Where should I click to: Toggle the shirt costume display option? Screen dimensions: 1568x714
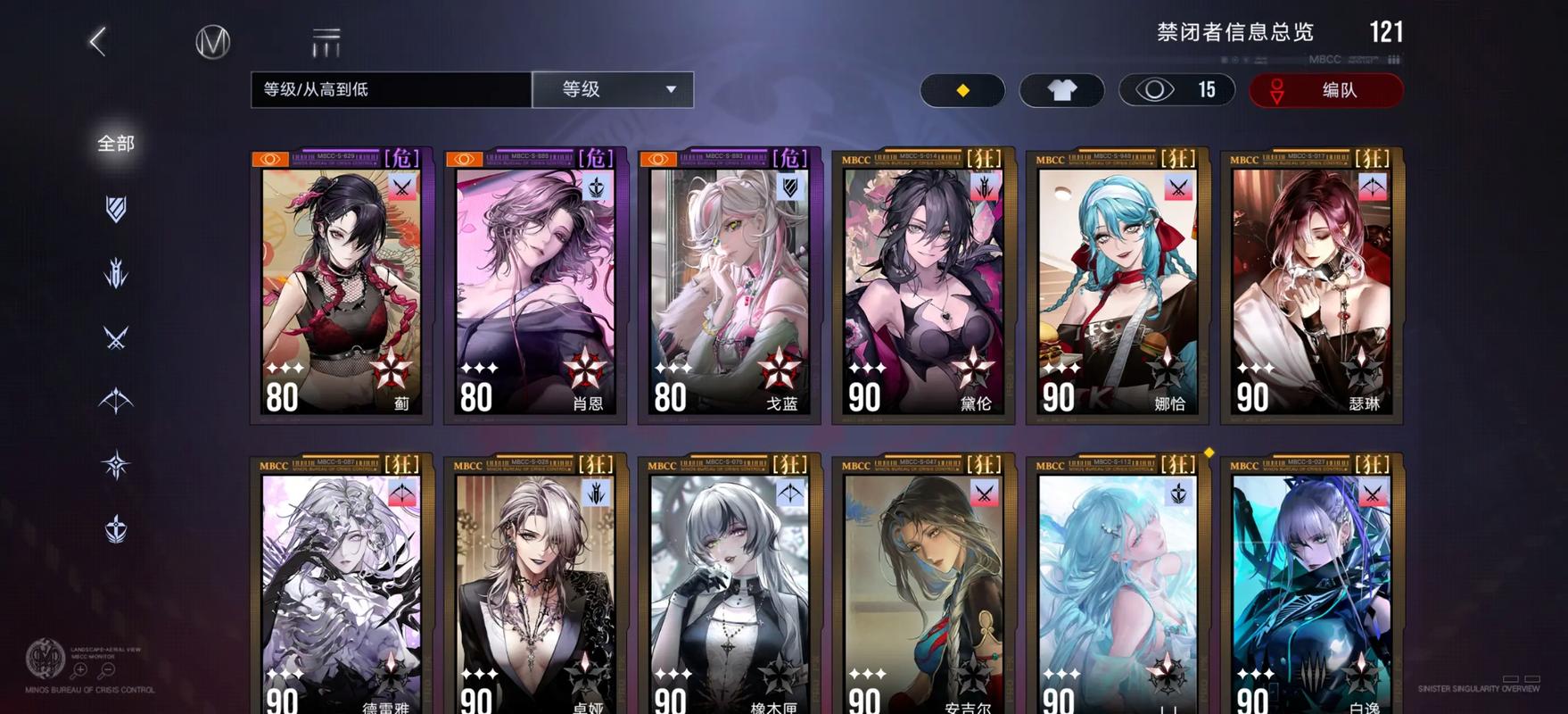(x=1060, y=90)
